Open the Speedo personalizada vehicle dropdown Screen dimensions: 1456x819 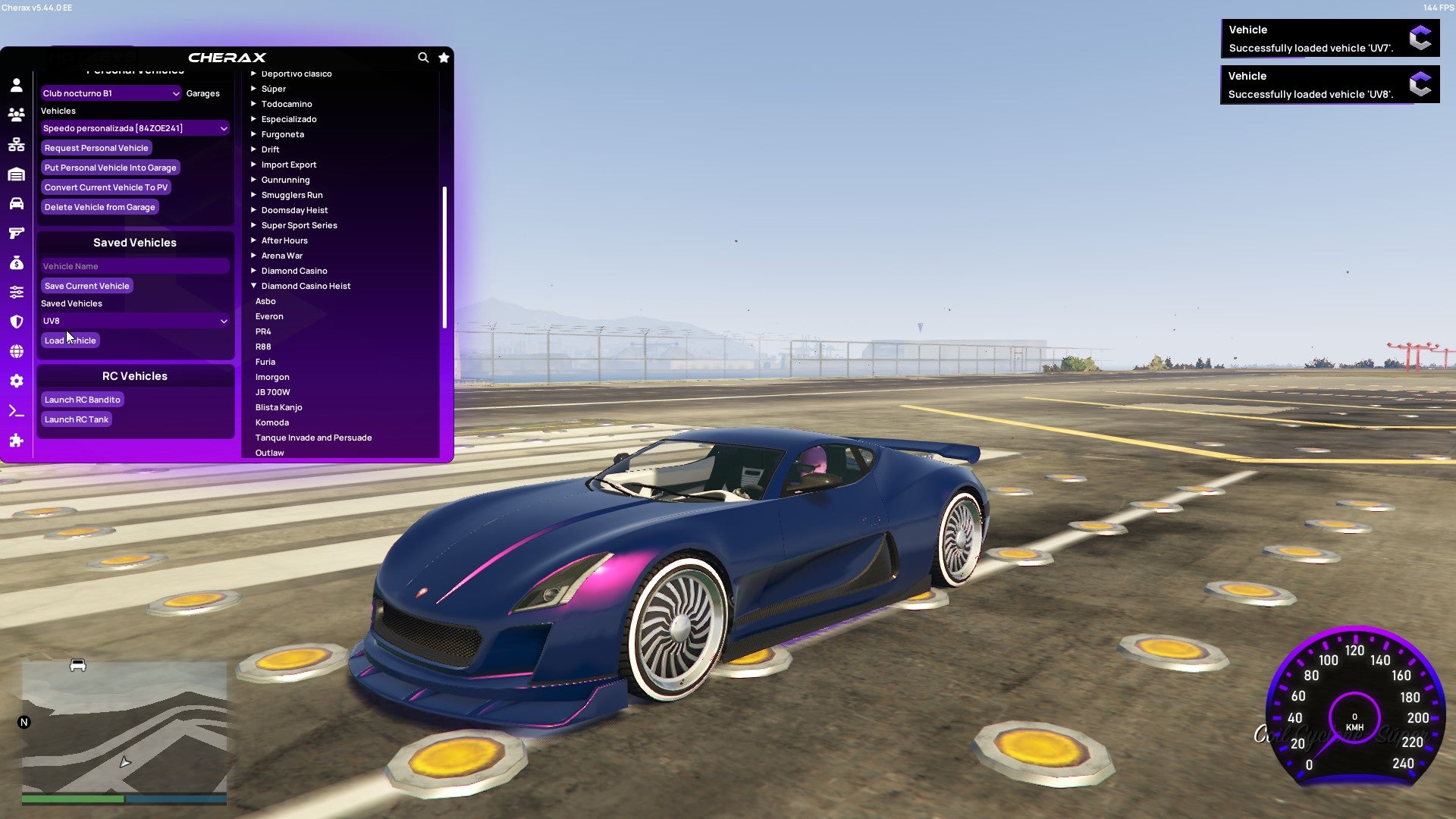135,127
